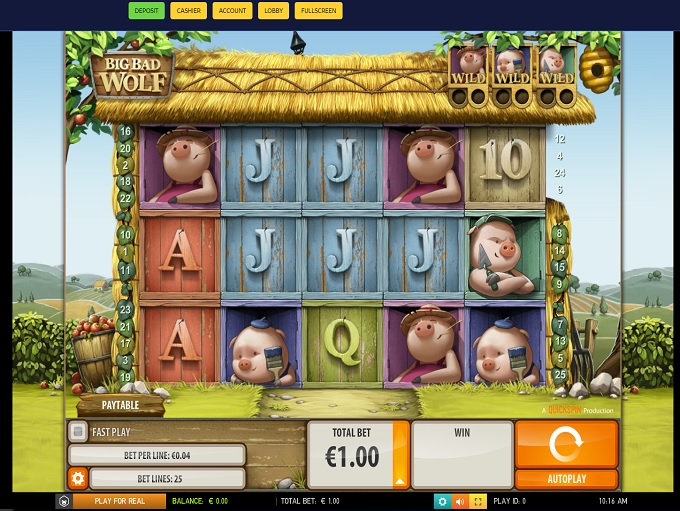Mute sound with the speaker icon
Screen dimensions: 680x511
pyautogui.click(x=460, y=501)
